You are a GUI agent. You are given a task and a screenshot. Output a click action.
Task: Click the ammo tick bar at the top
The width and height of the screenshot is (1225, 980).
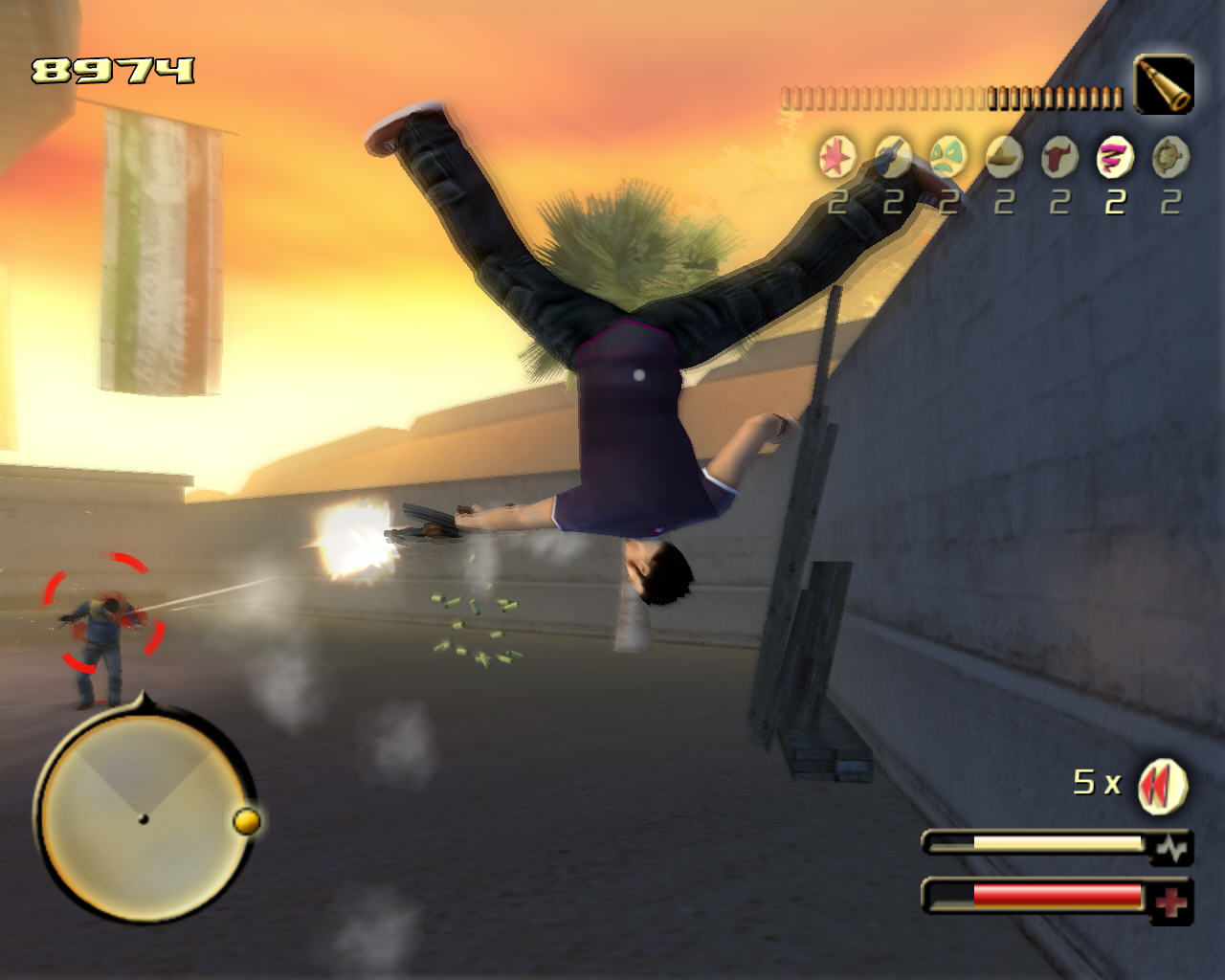coord(950,95)
